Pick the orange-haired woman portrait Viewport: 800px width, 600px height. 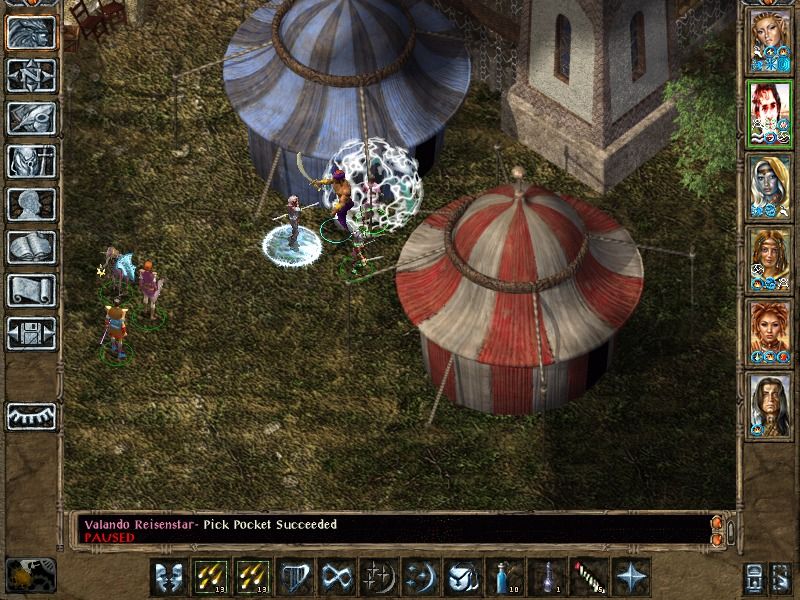pos(770,332)
